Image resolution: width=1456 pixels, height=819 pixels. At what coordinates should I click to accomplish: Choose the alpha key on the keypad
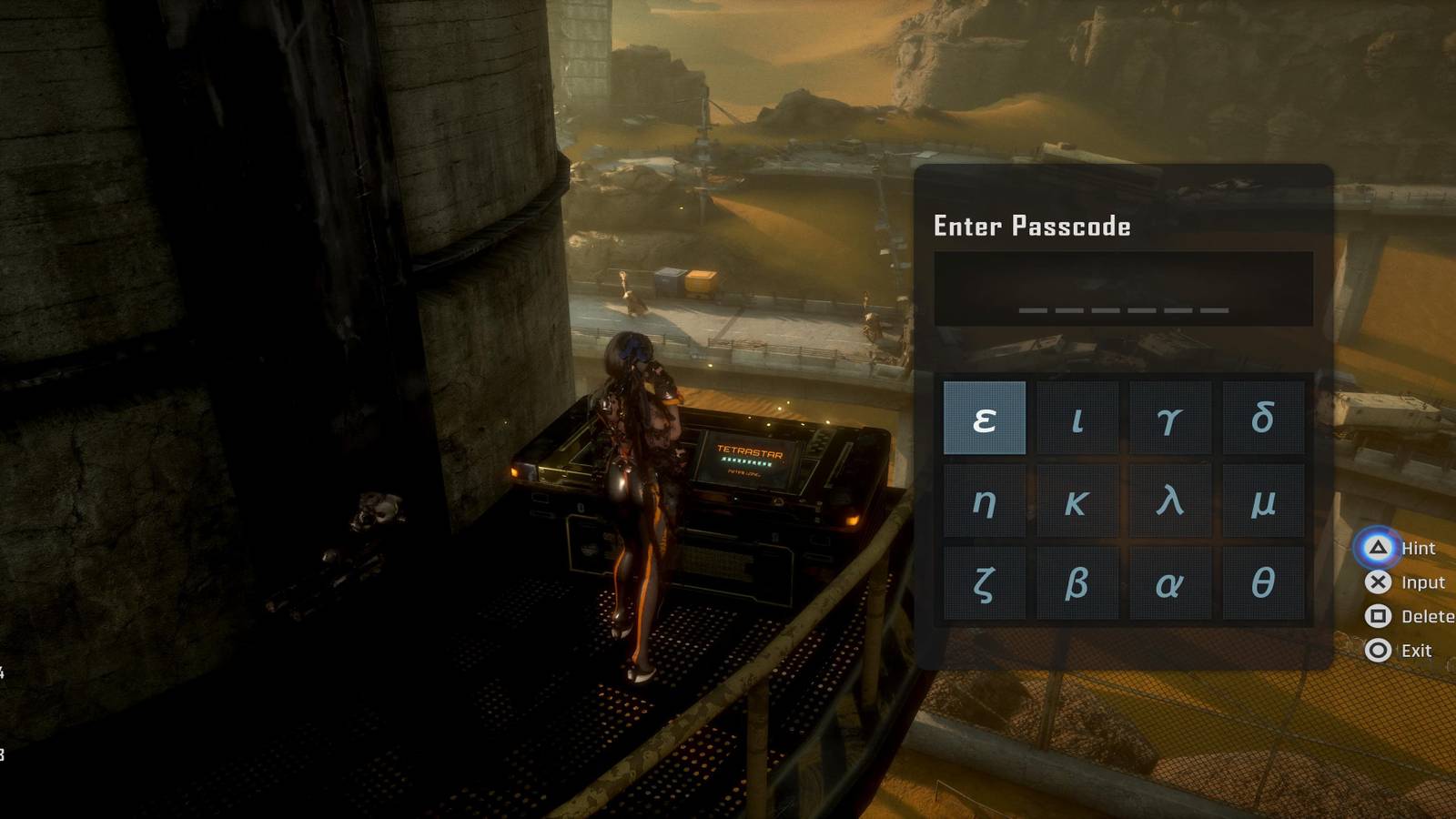[x=1170, y=581]
